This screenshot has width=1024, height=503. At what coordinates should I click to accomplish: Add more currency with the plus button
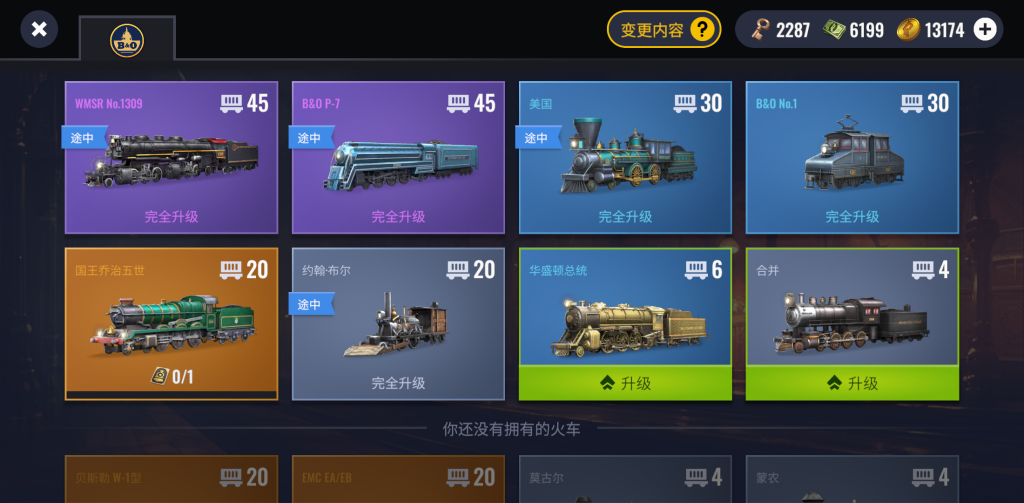985,29
